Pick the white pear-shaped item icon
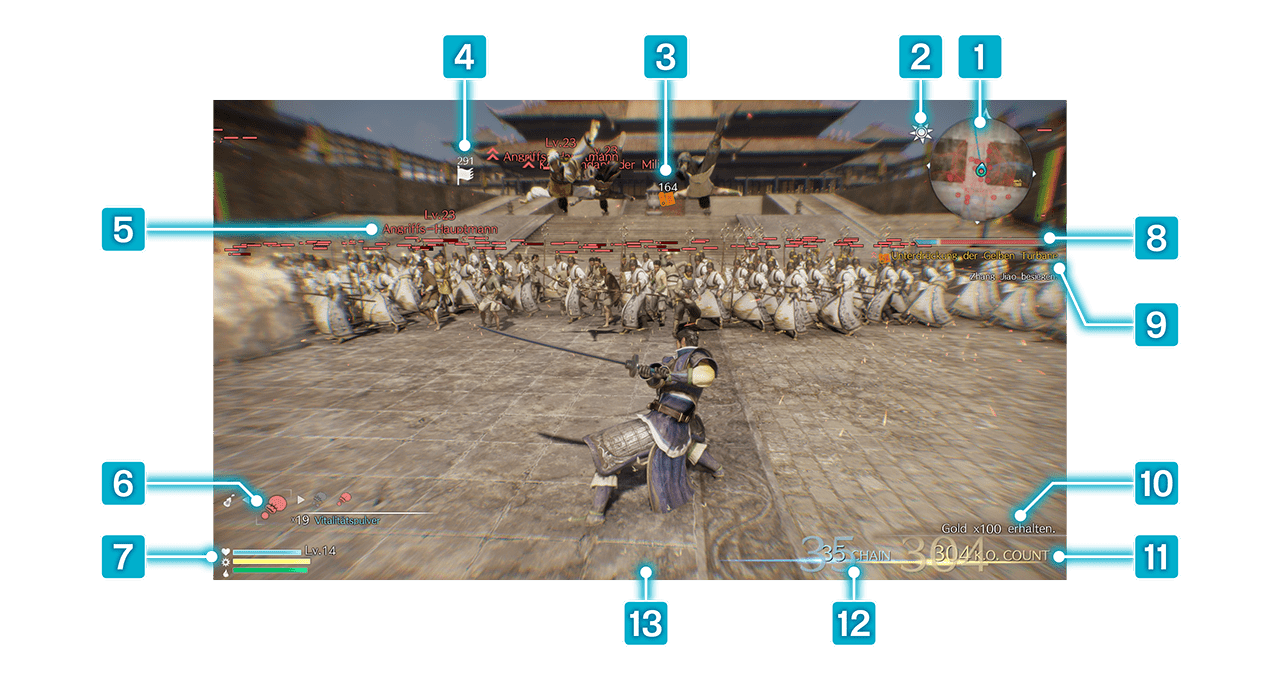This screenshot has width=1280, height=680. [230, 499]
